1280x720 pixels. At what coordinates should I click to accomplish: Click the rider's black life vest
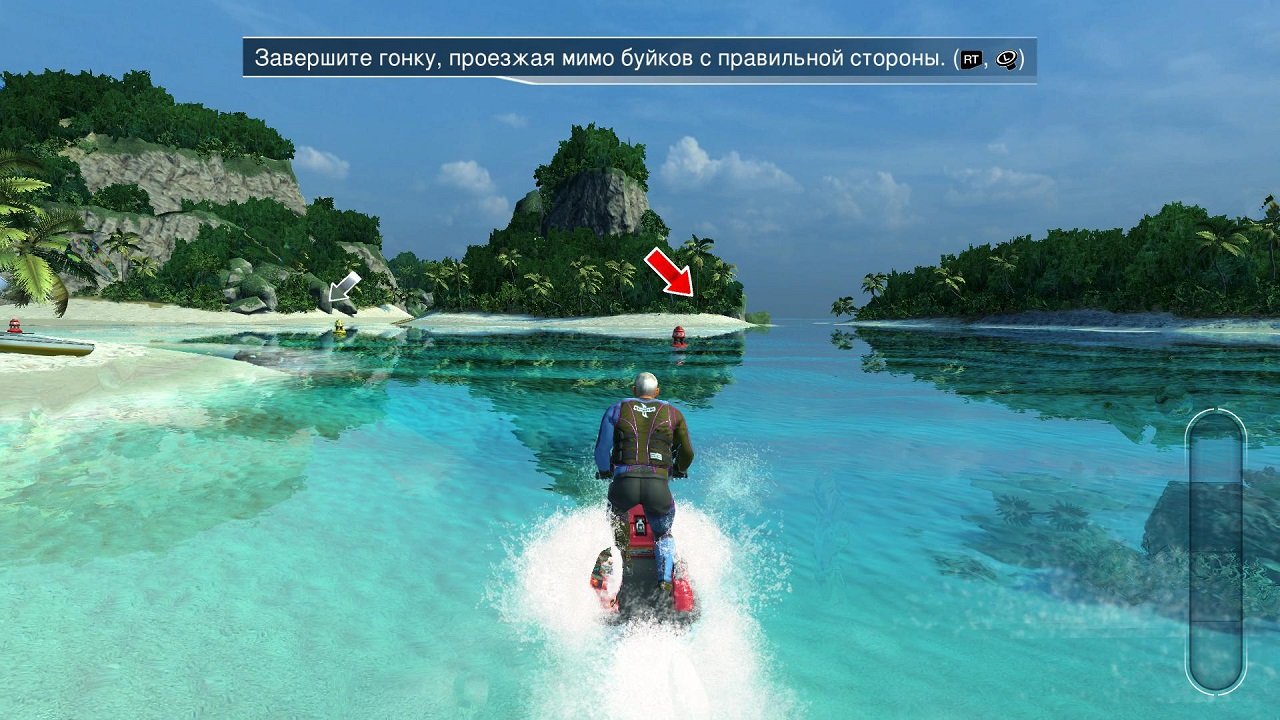coord(645,435)
